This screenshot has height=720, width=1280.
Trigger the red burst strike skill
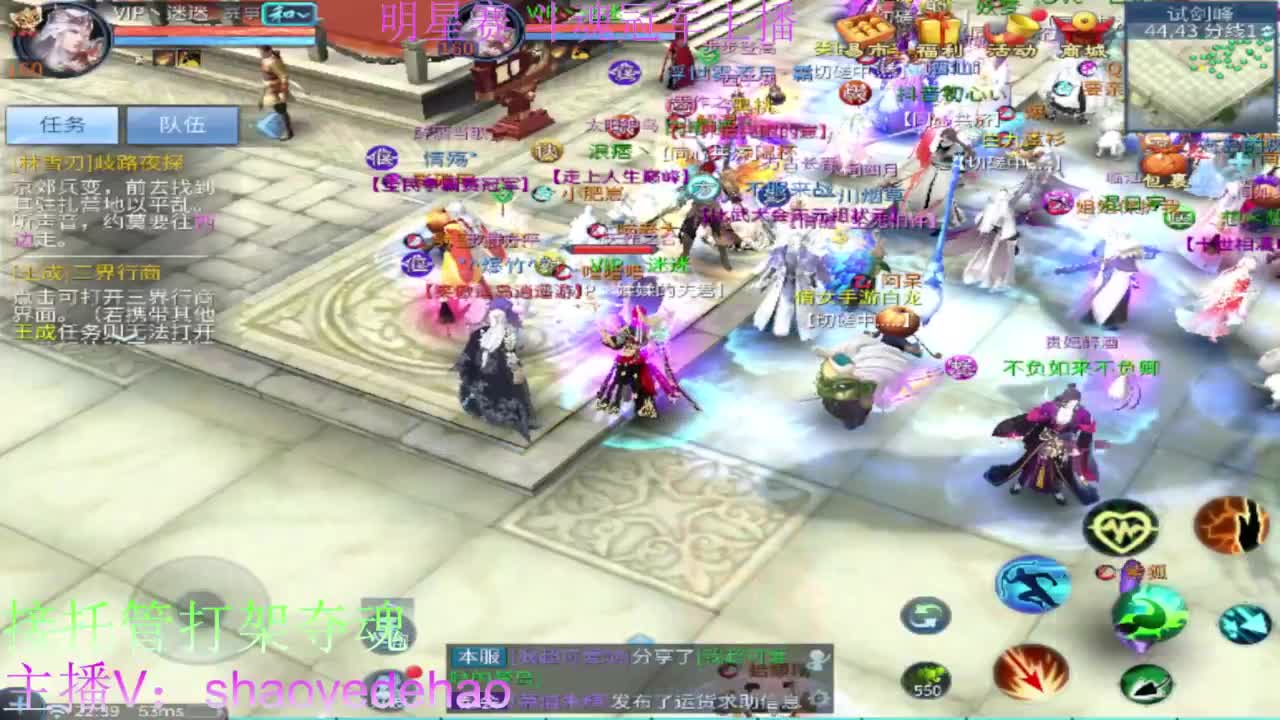pos(1032,672)
